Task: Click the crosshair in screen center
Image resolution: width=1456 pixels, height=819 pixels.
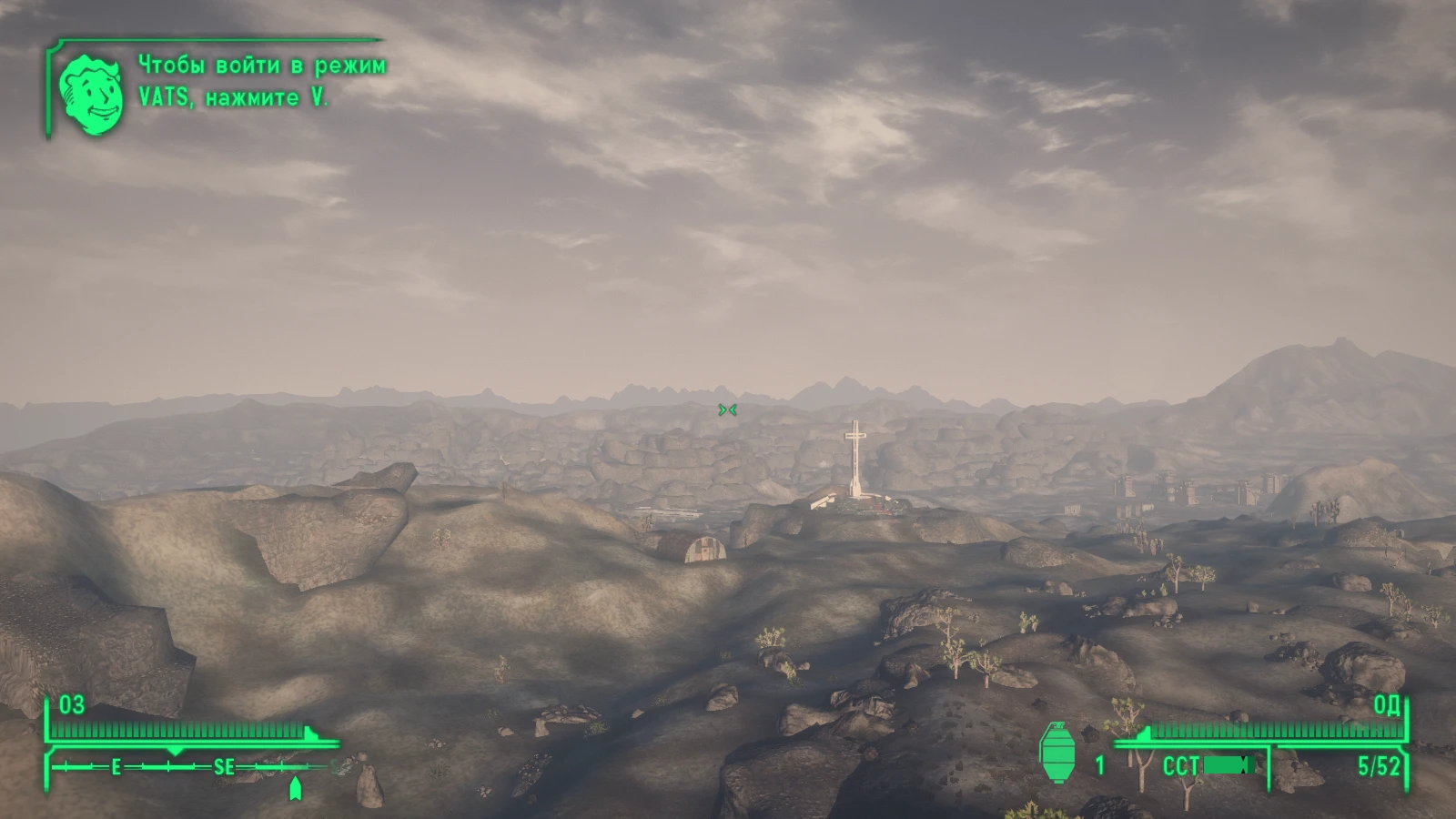Action: click(728, 410)
